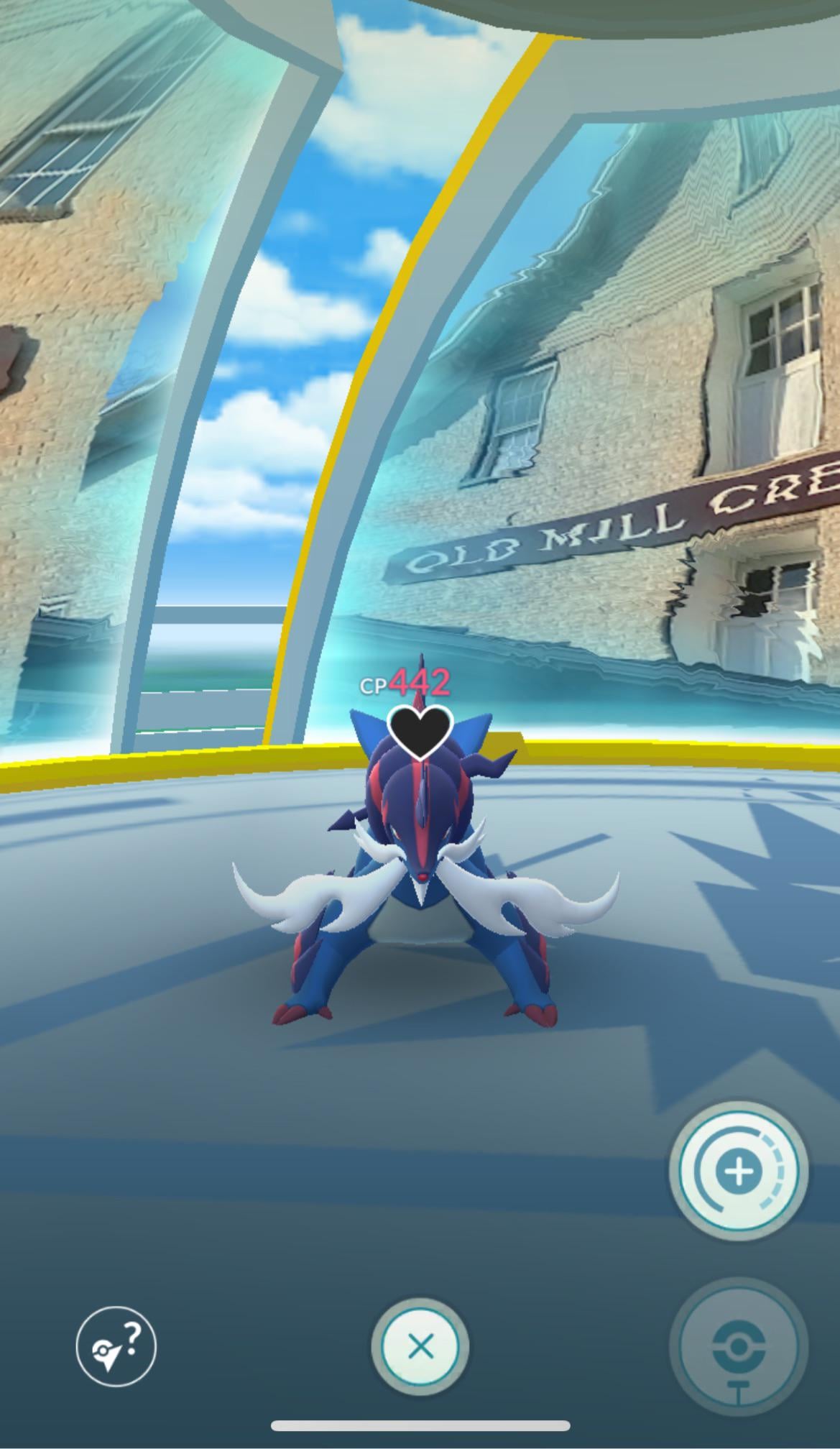Open the gym photo disc spin button

point(739,1346)
